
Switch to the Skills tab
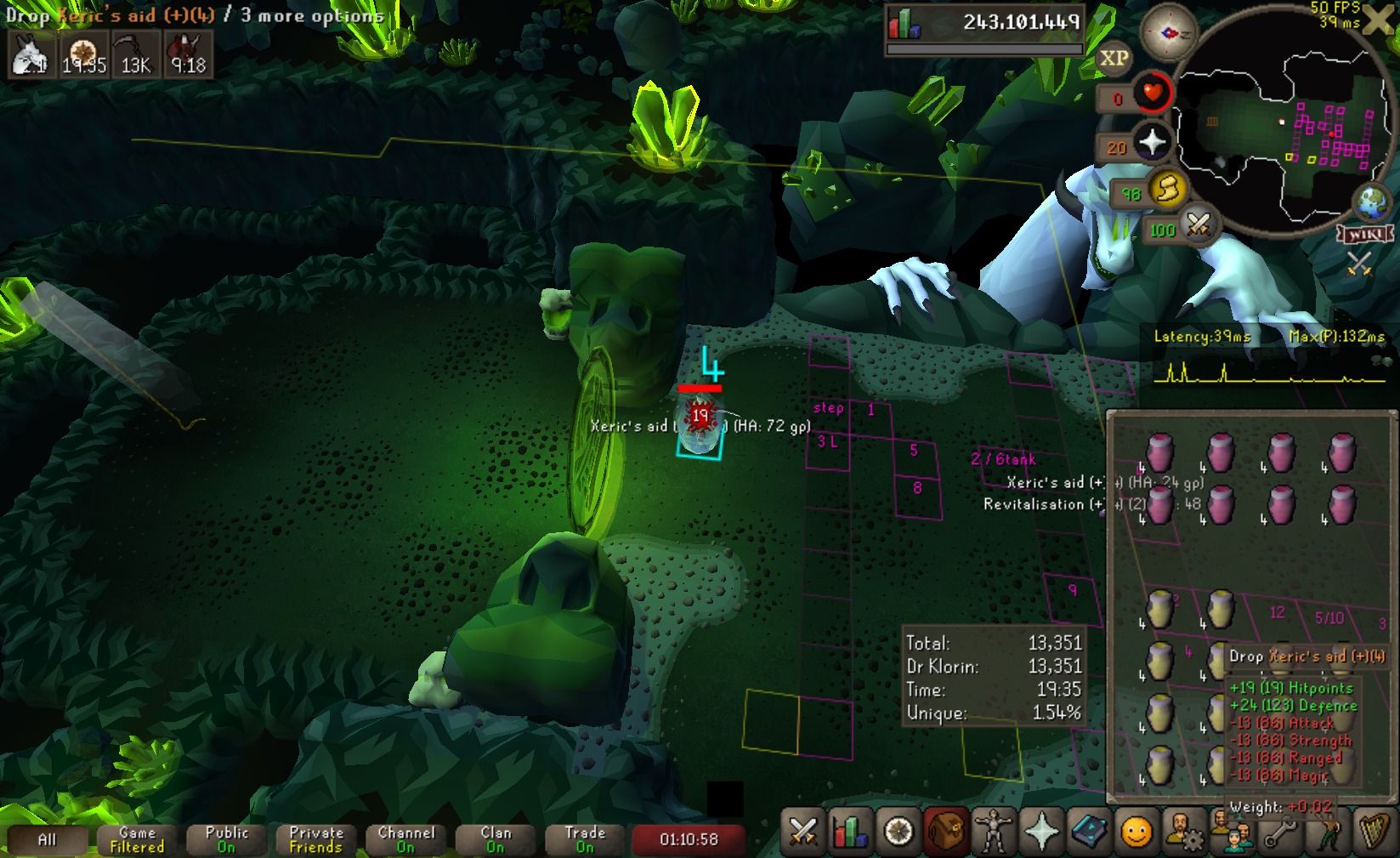[849, 832]
